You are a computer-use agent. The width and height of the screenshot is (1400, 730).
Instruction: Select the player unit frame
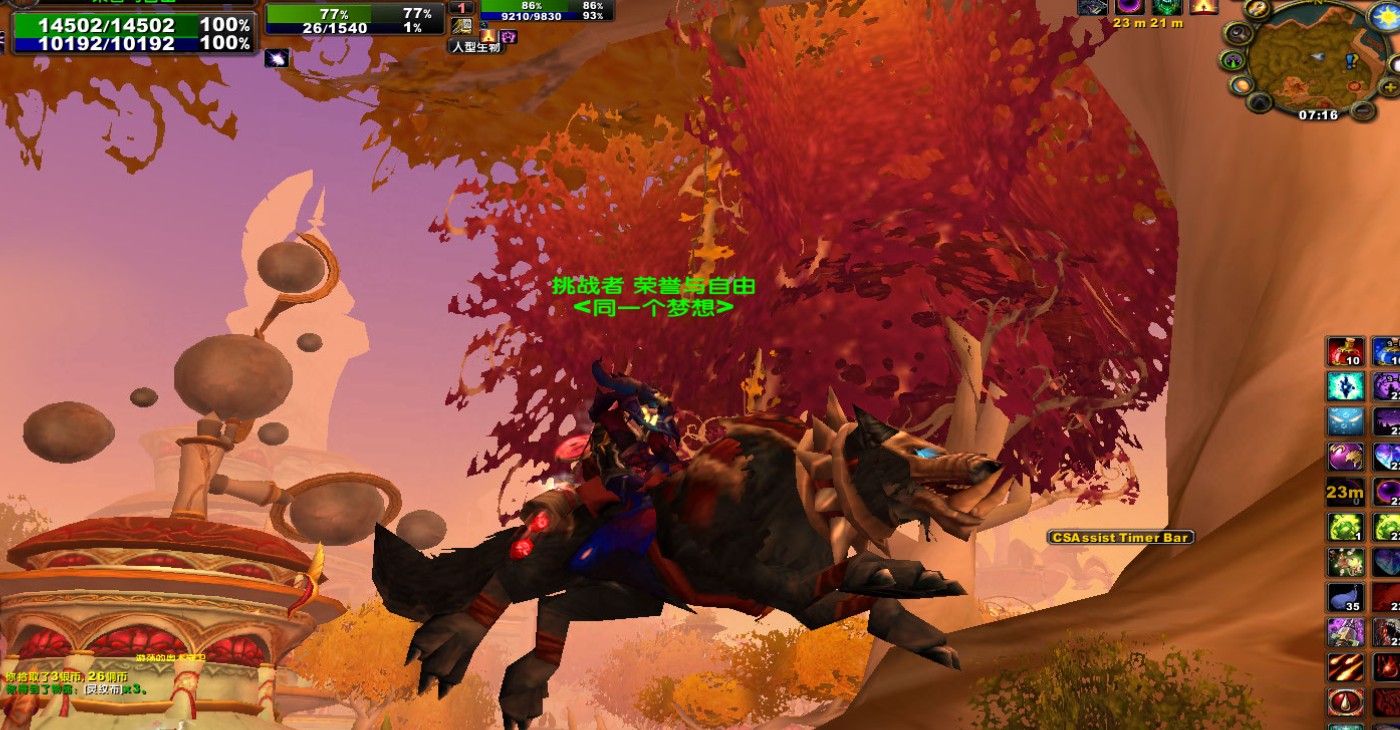[x=130, y=34]
